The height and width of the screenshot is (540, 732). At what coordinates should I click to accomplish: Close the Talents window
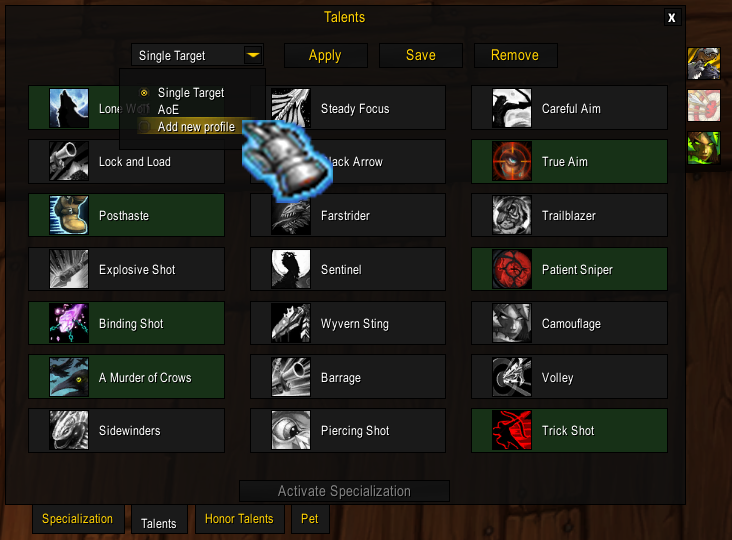[672, 18]
